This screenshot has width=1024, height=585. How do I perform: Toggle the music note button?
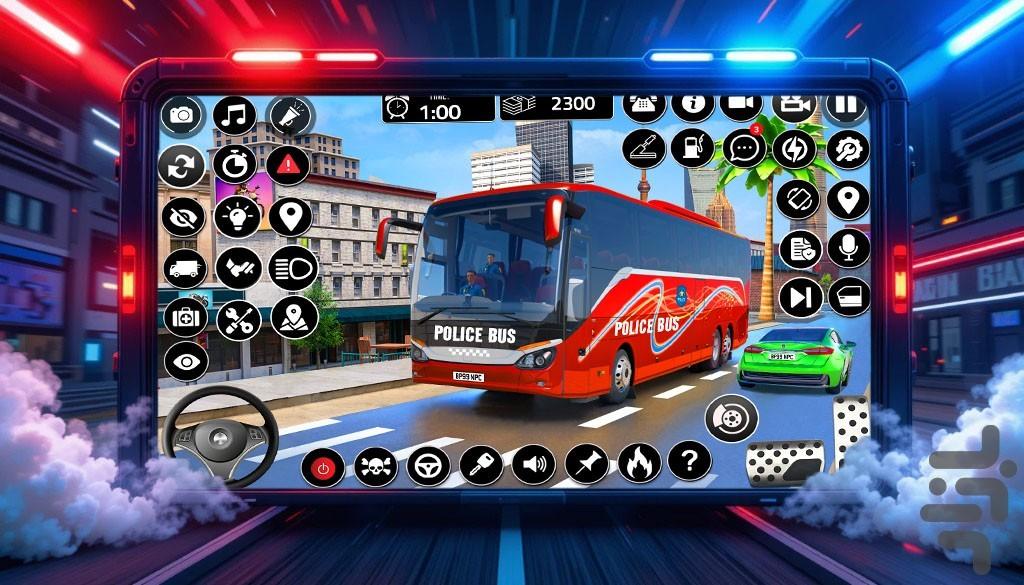coord(235,116)
